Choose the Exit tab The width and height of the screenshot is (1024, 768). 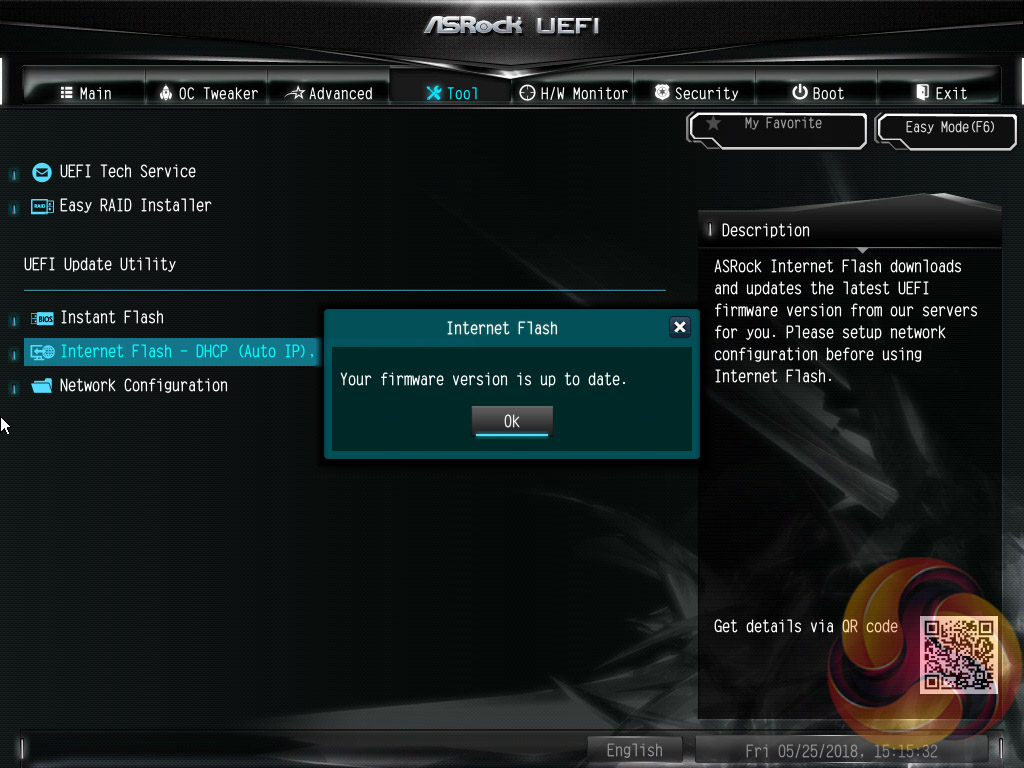[x=940, y=93]
